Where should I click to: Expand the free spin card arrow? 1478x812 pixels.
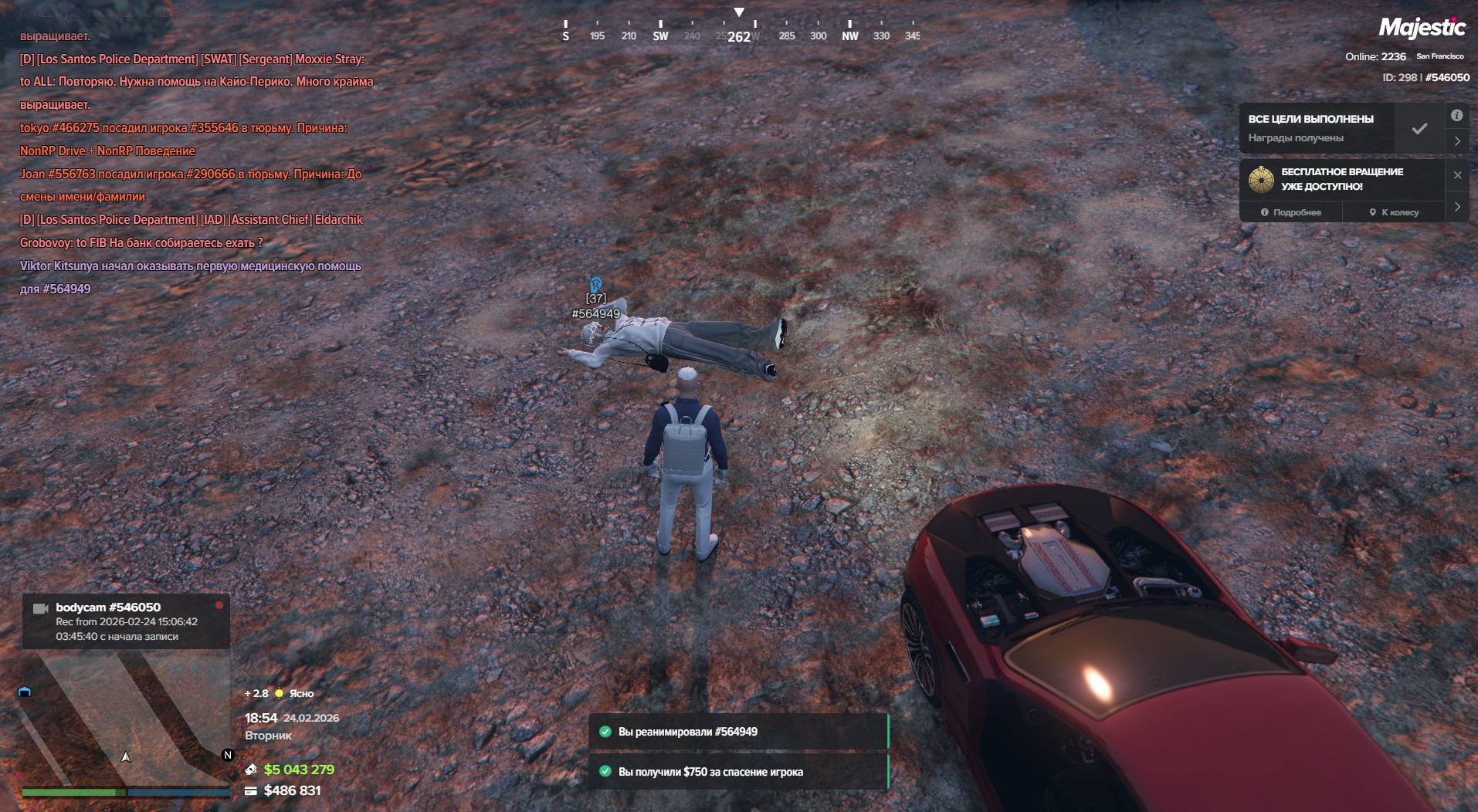(1457, 207)
